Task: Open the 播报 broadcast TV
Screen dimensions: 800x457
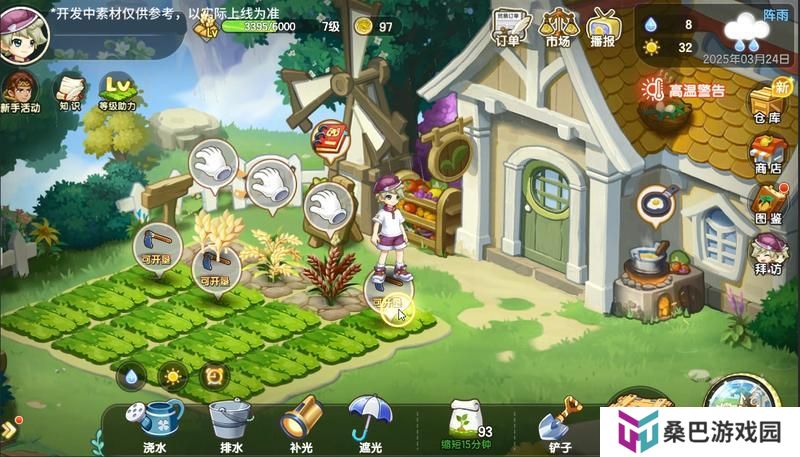Action: coord(602,26)
